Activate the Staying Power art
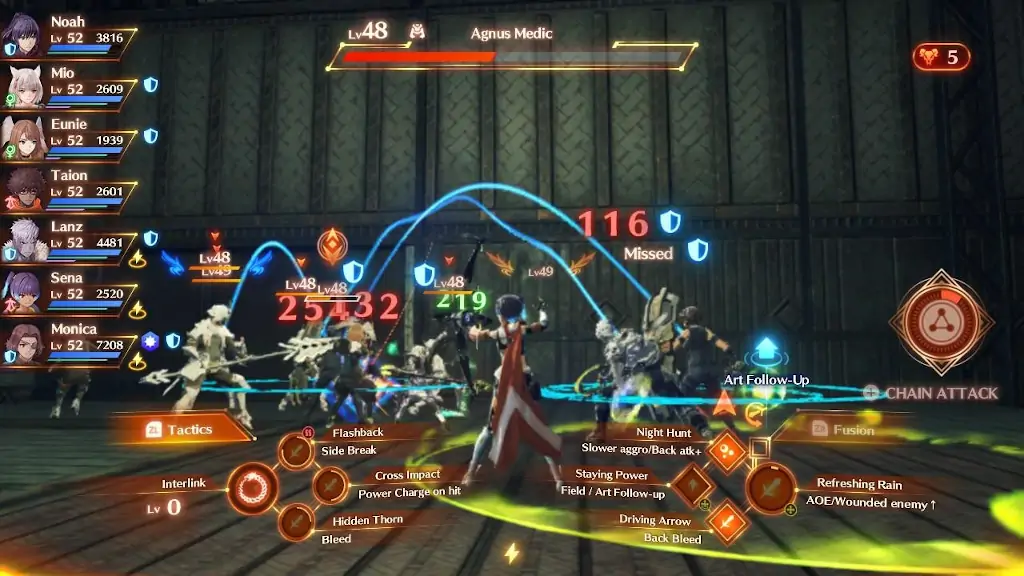Viewport: 1024px width, 576px height. click(693, 486)
